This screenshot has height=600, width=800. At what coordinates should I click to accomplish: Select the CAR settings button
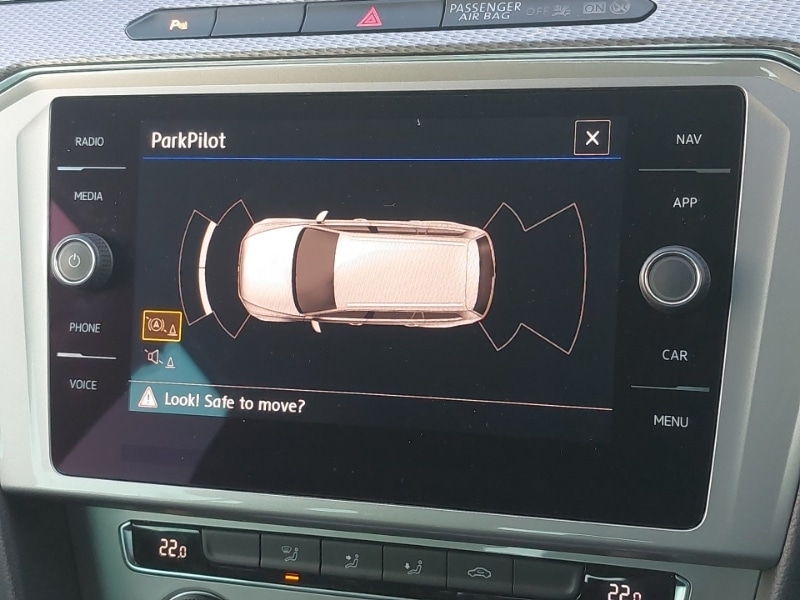pyautogui.click(x=675, y=355)
